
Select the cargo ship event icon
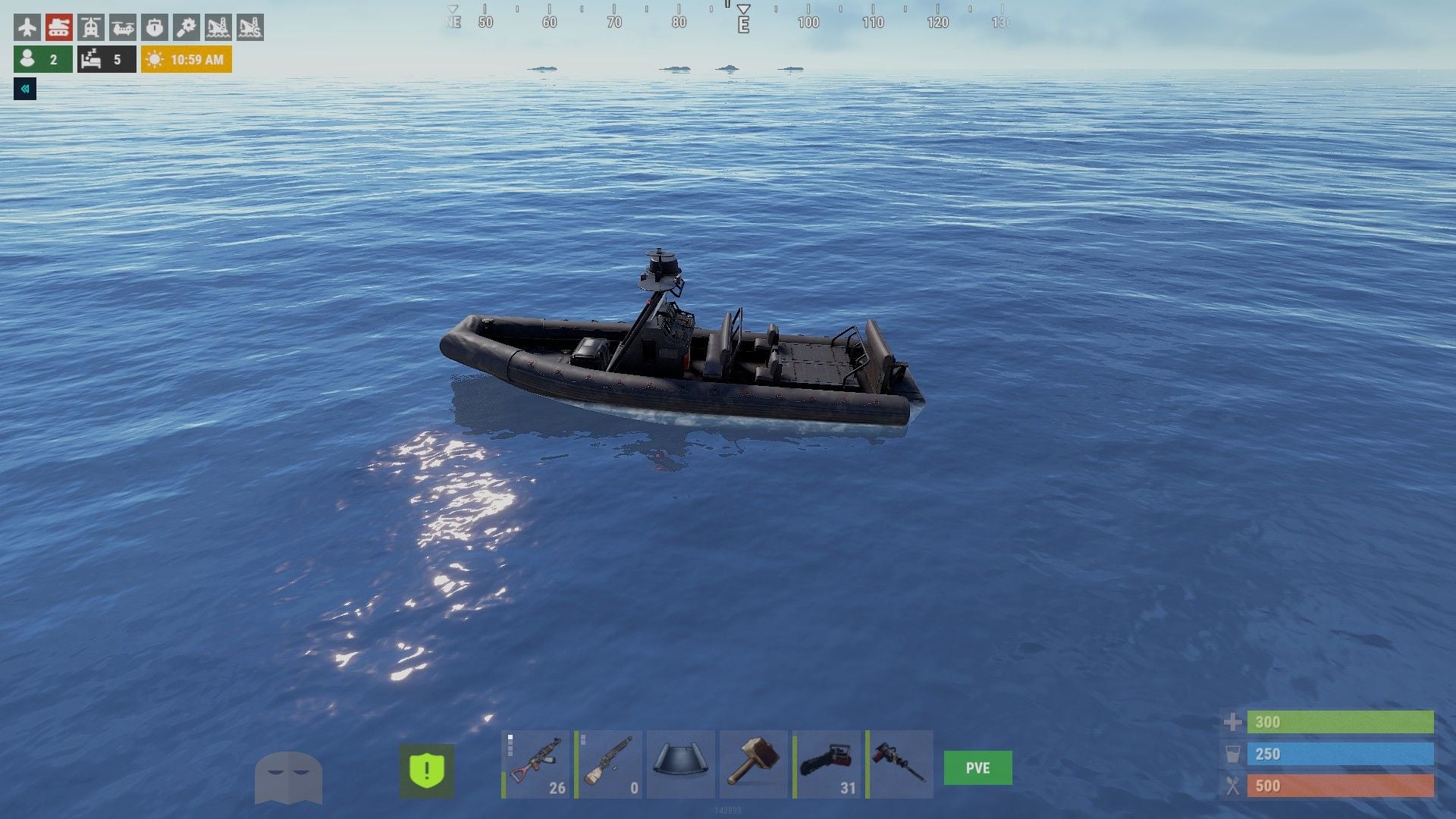[x=155, y=27]
